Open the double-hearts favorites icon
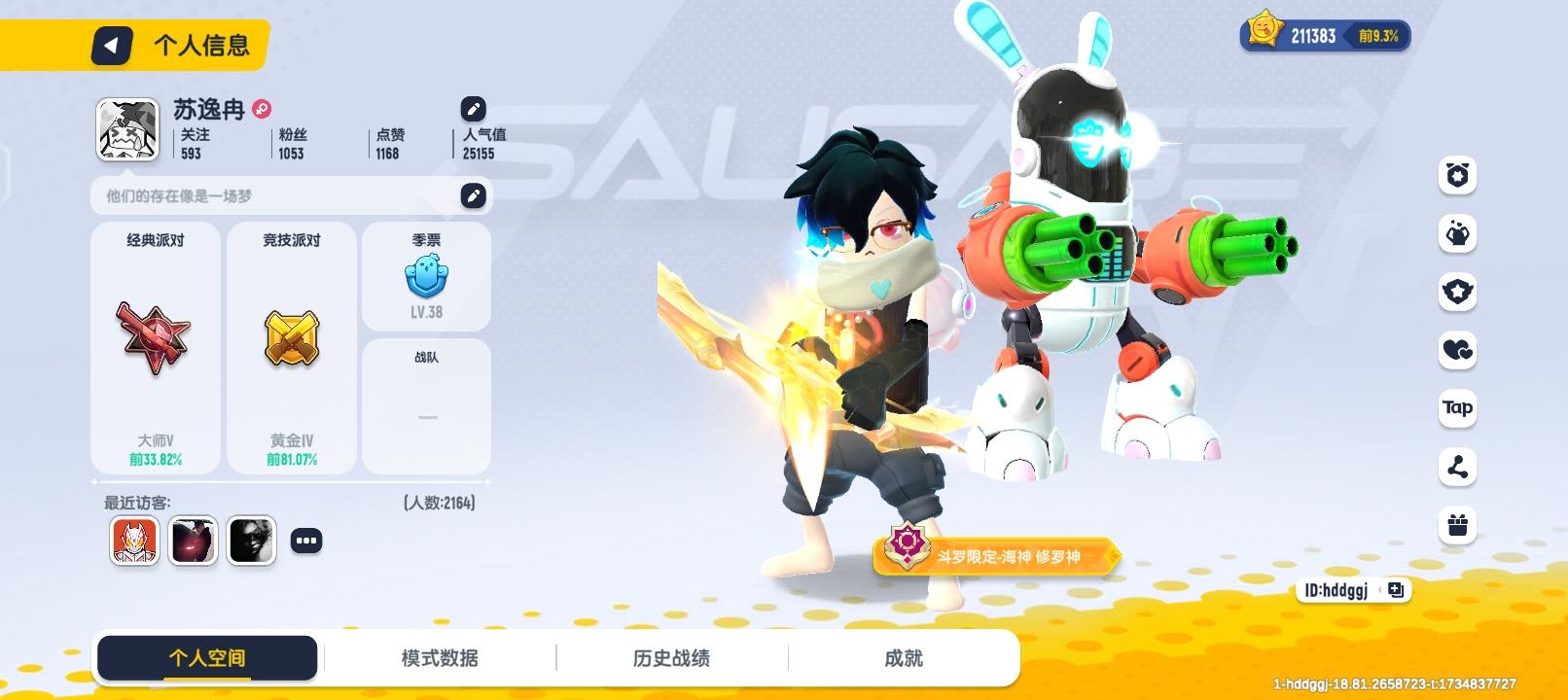1568x700 pixels. tap(1456, 351)
